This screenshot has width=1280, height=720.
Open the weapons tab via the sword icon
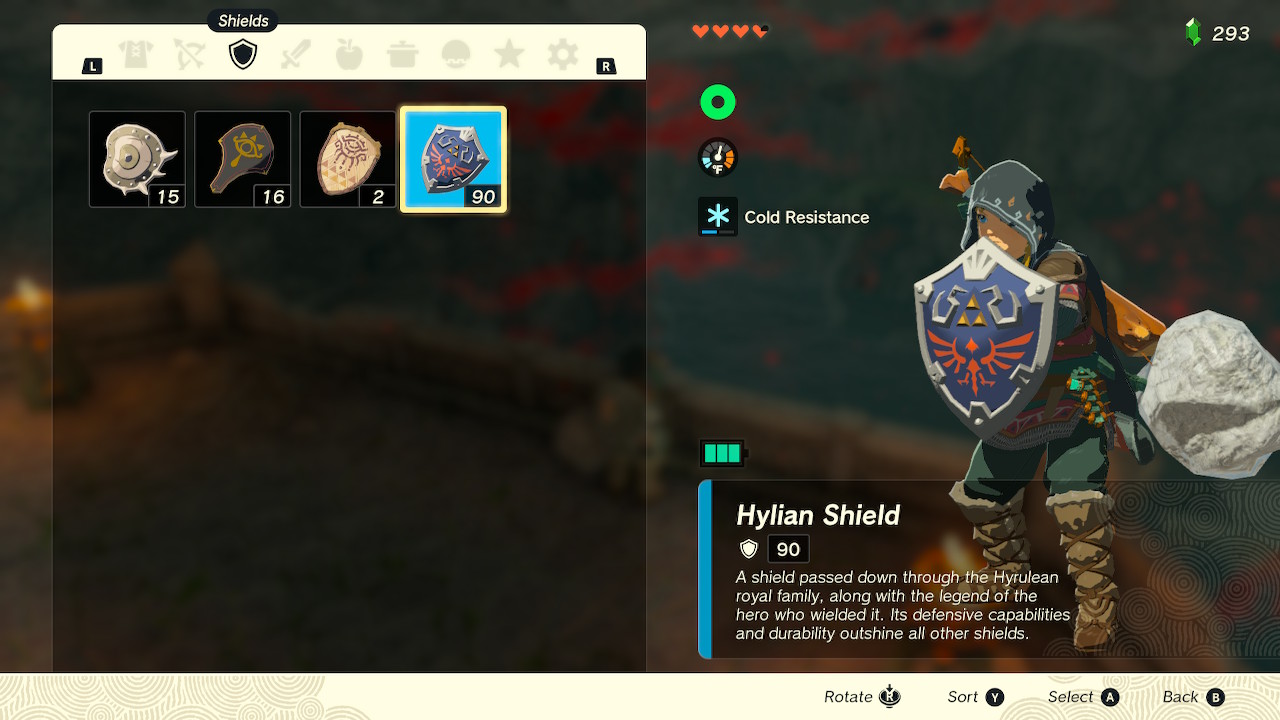click(x=296, y=54)
